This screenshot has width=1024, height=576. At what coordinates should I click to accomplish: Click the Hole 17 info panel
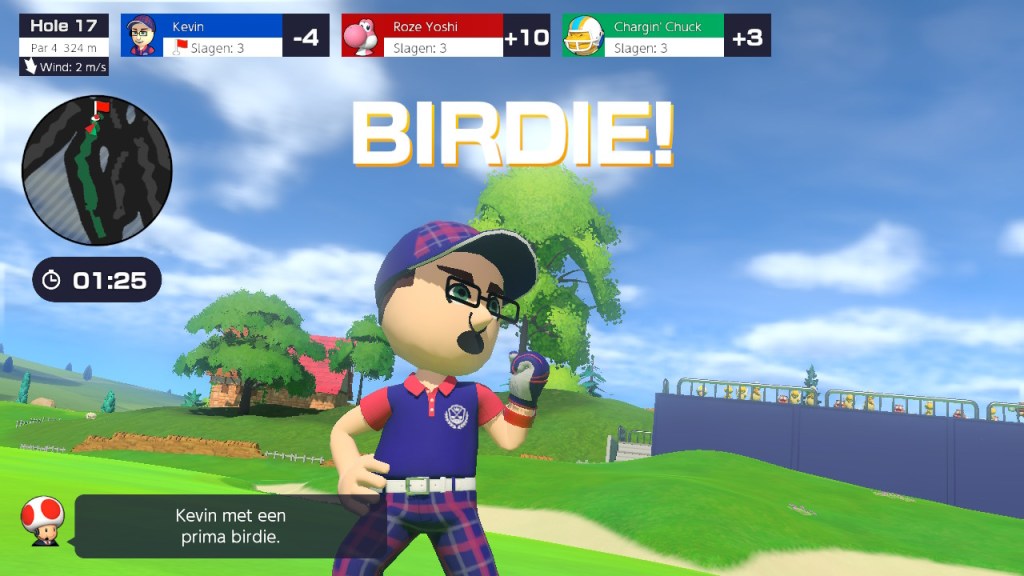[63, 45]
